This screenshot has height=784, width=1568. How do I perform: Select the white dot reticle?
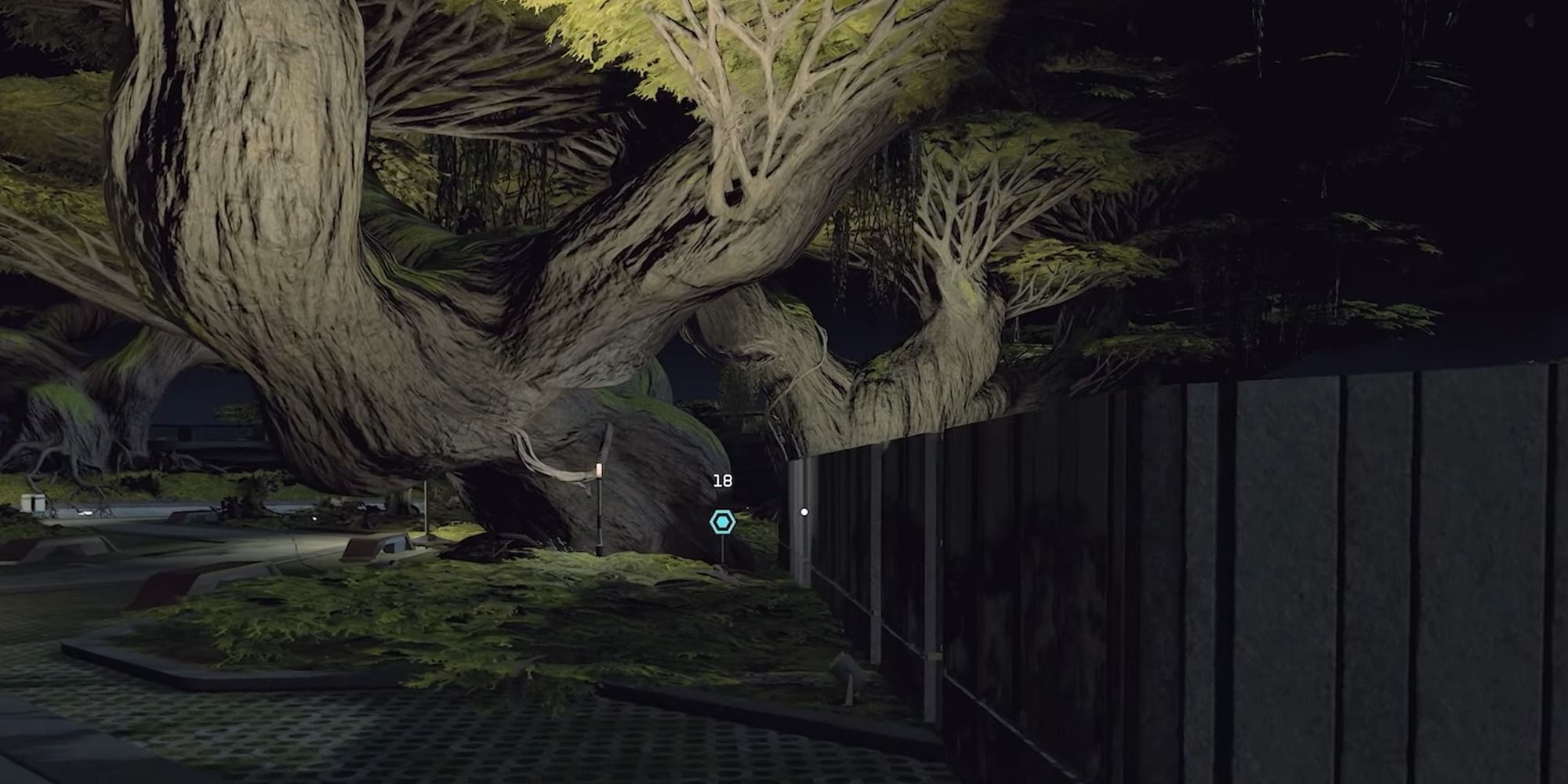(804, 513)
